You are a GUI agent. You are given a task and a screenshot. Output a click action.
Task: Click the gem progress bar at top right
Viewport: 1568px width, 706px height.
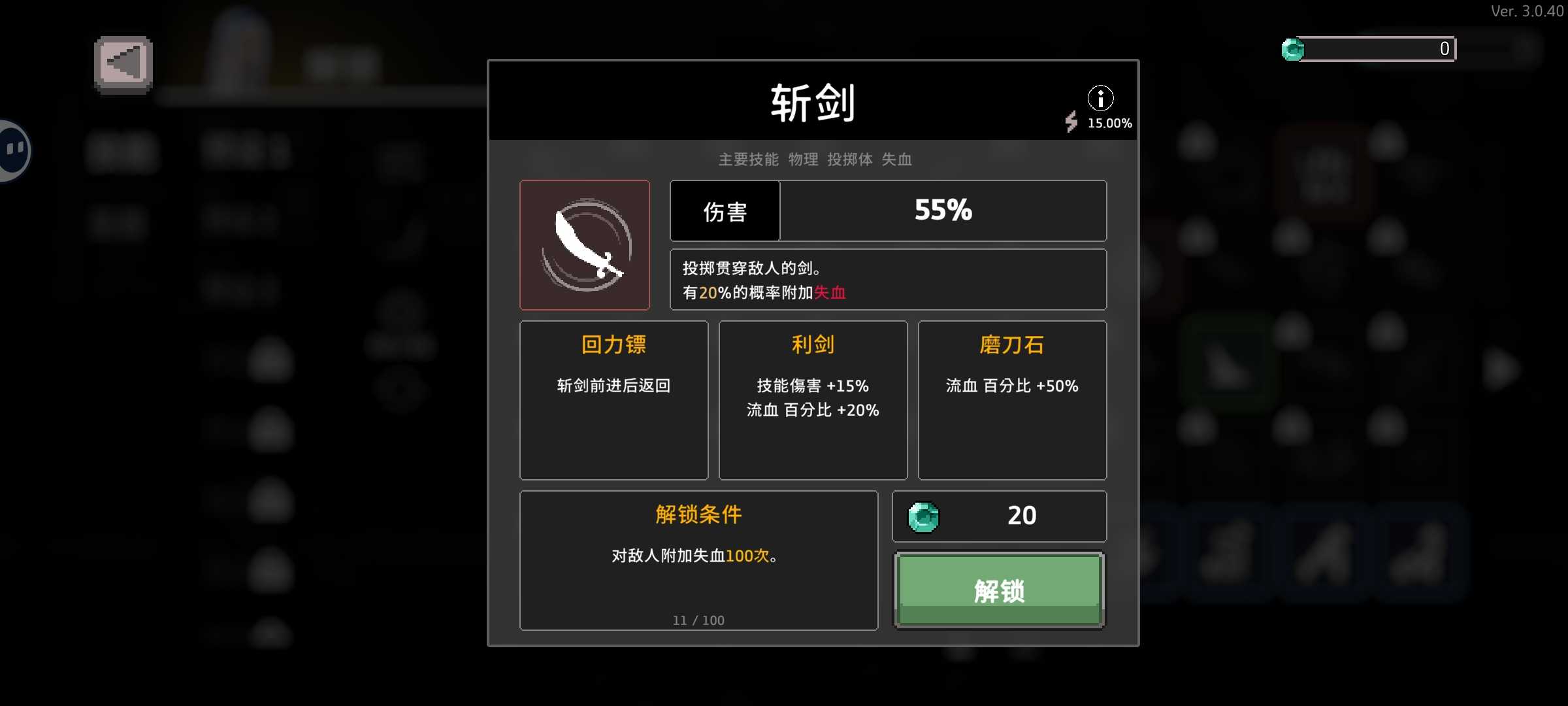1379,48
